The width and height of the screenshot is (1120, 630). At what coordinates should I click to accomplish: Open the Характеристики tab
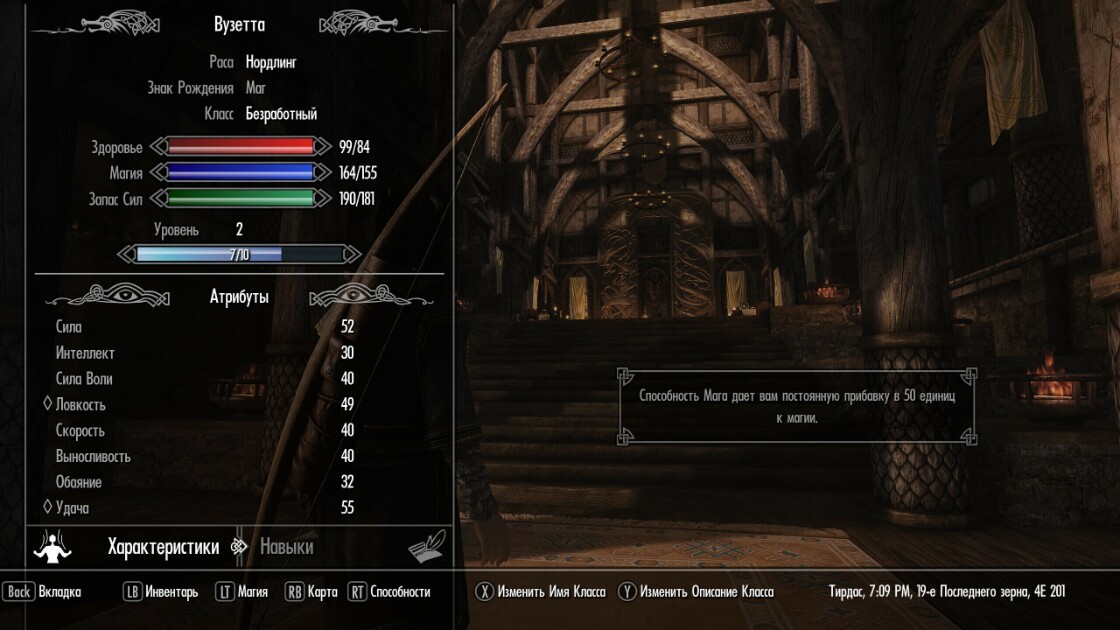coord(163,547)
